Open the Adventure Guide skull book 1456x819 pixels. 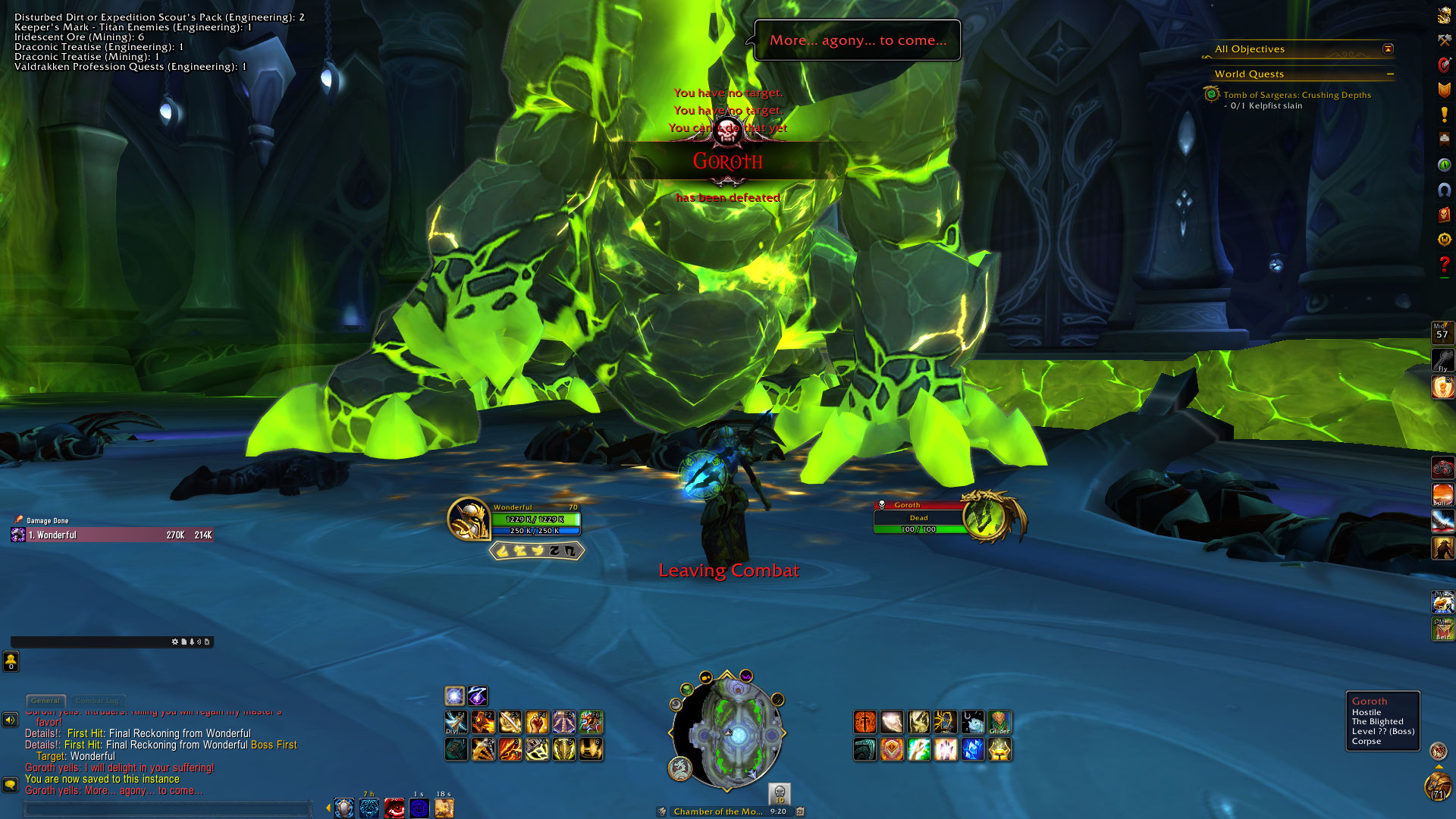click(1444, 215)
